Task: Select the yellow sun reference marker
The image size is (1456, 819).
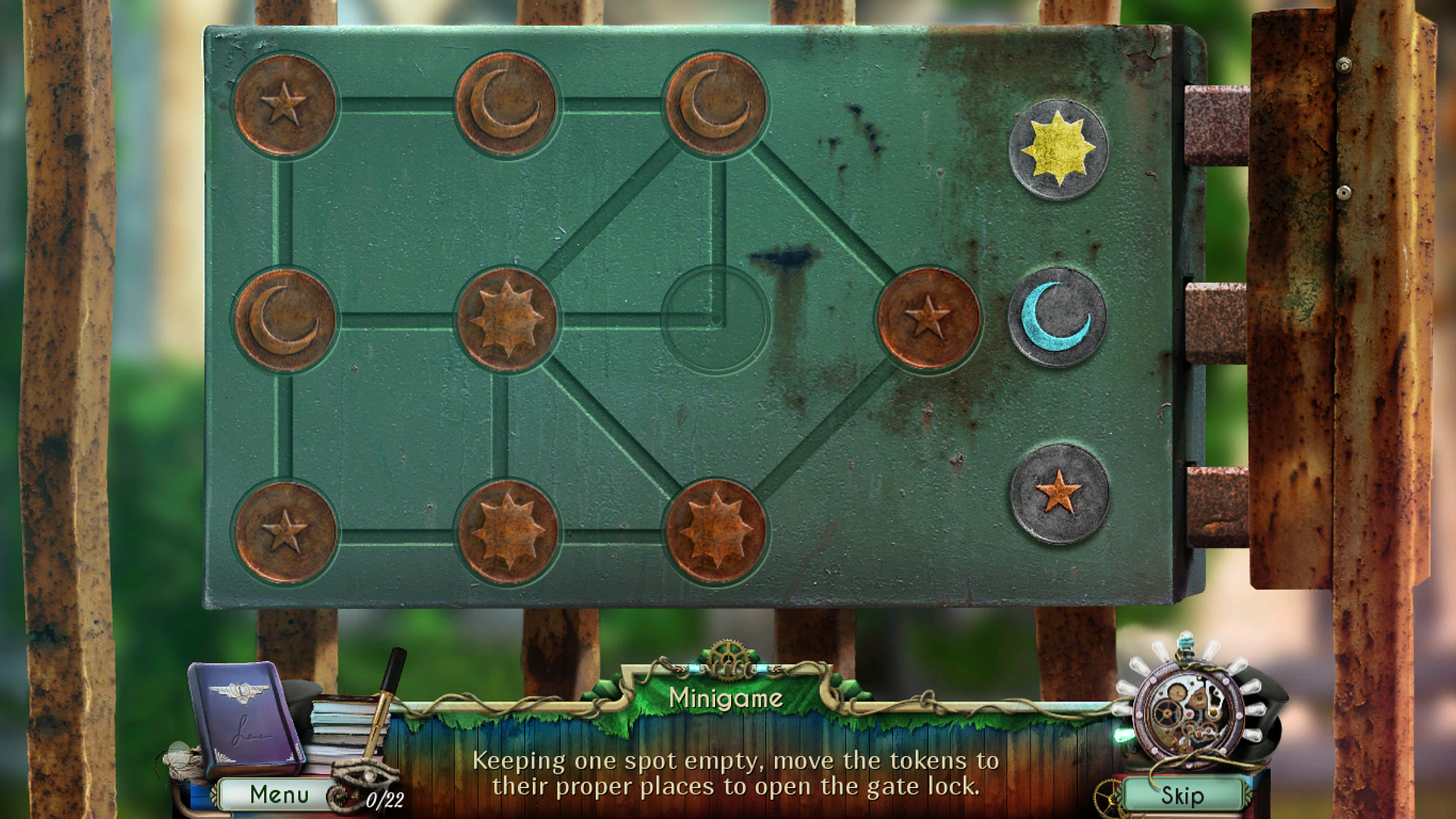Action: pos(1056,147)
